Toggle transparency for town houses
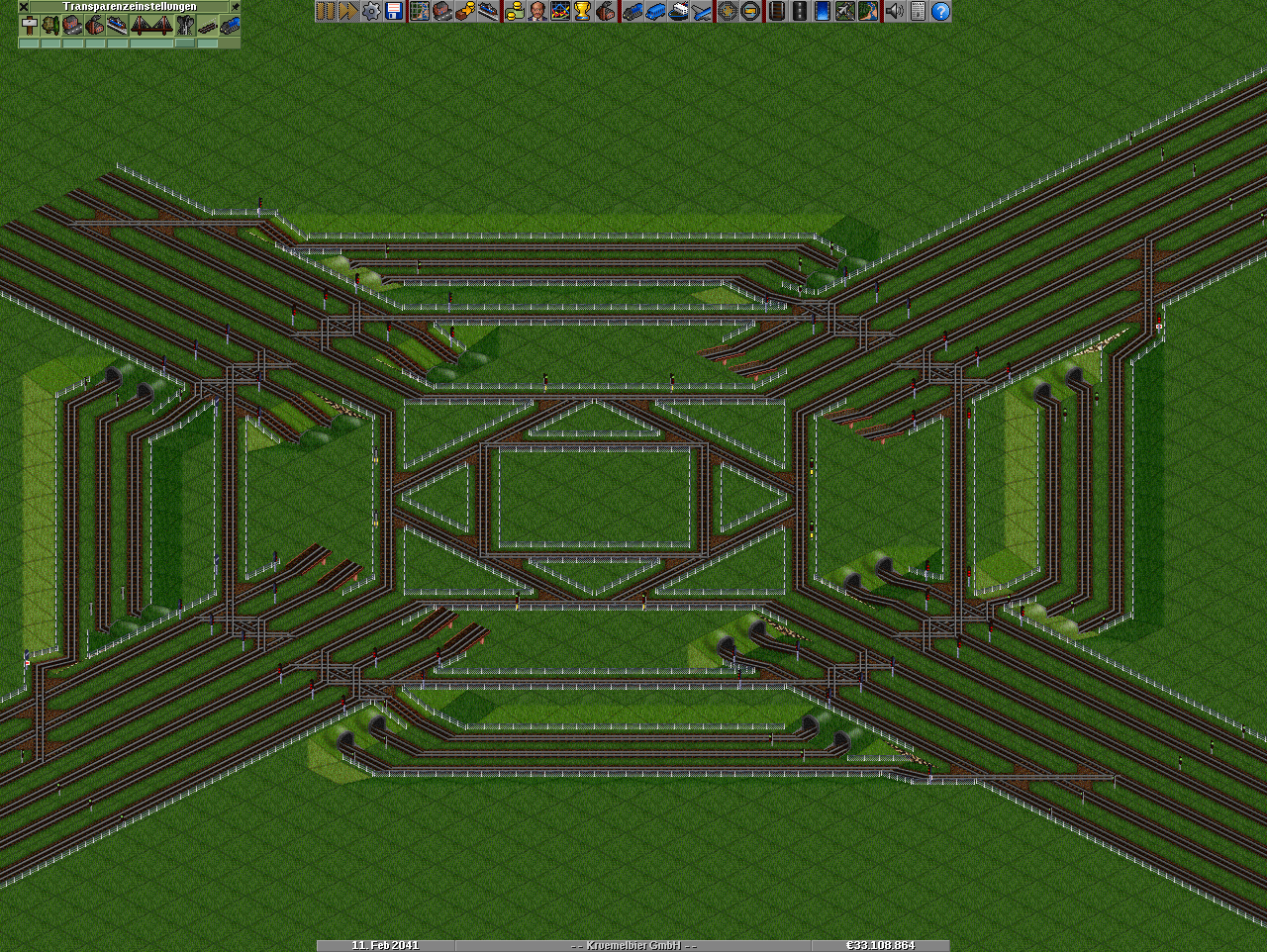 coord(73,25)
